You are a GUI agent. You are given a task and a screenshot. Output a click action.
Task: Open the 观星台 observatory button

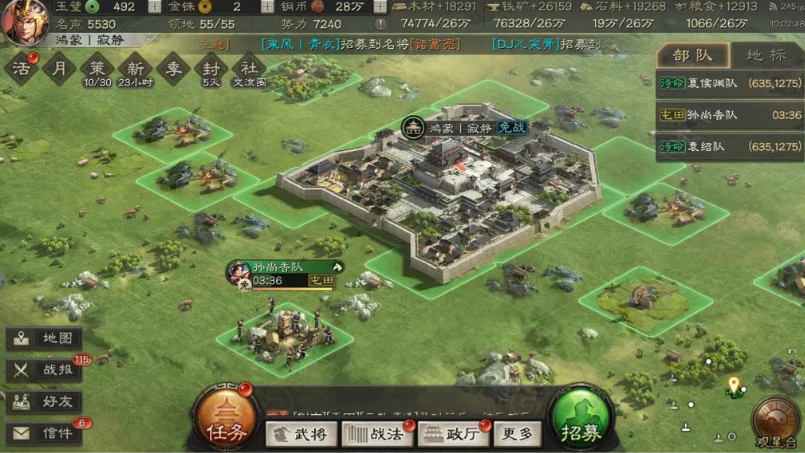[x=775, y=420]
